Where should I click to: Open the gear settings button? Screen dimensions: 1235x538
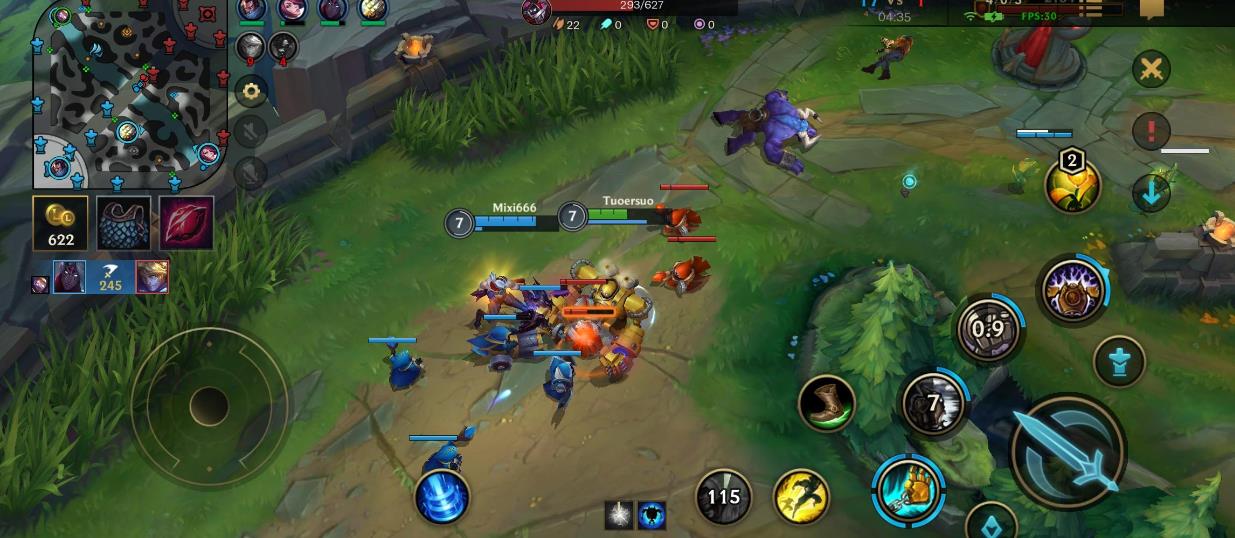click(x=250, y=91)
